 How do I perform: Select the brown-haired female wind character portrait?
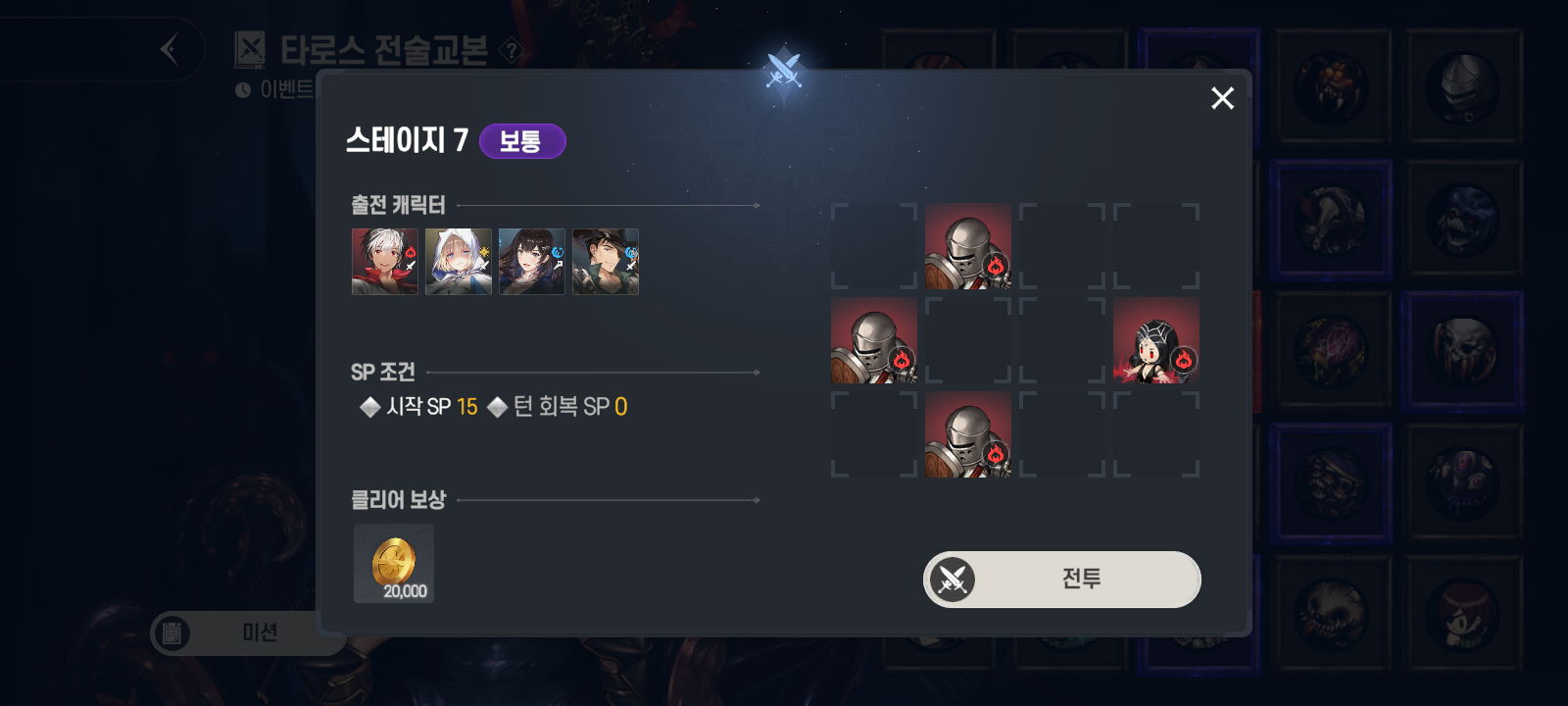tap(531, 262)
